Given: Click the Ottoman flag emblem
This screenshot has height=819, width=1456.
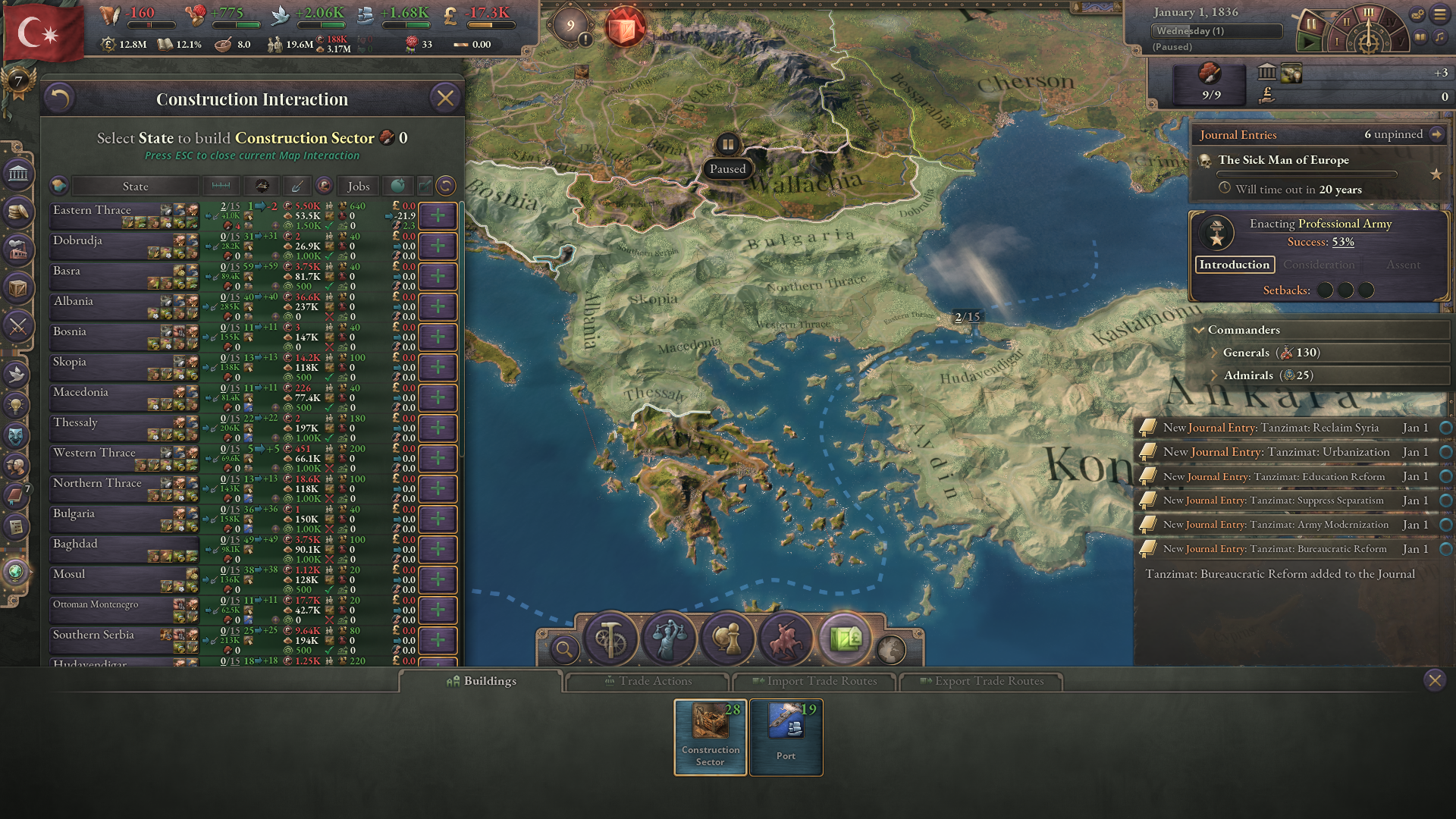Looking at the screenshot, I should [x=42, y=32].
